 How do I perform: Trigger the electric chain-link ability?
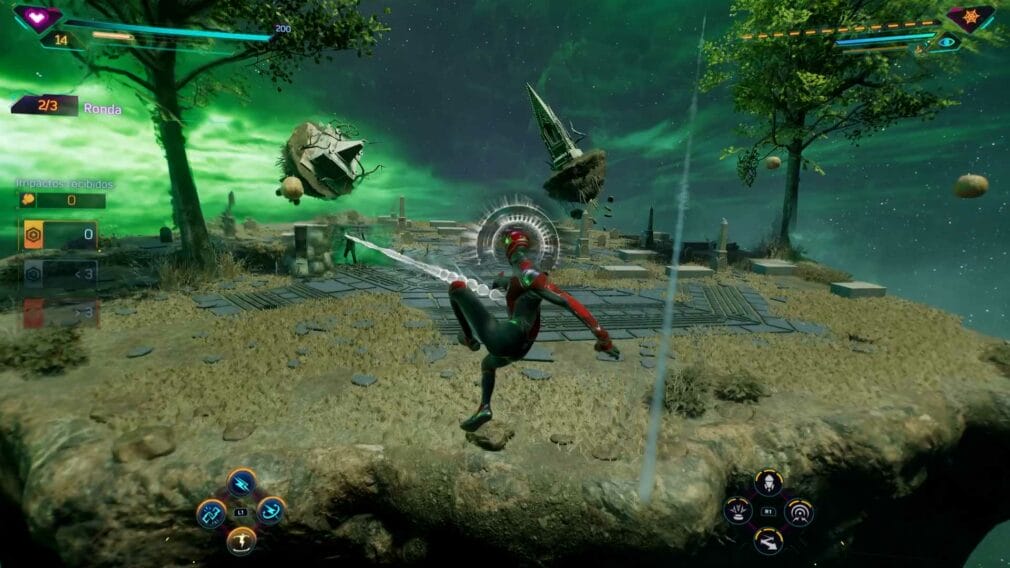[212, 512]
